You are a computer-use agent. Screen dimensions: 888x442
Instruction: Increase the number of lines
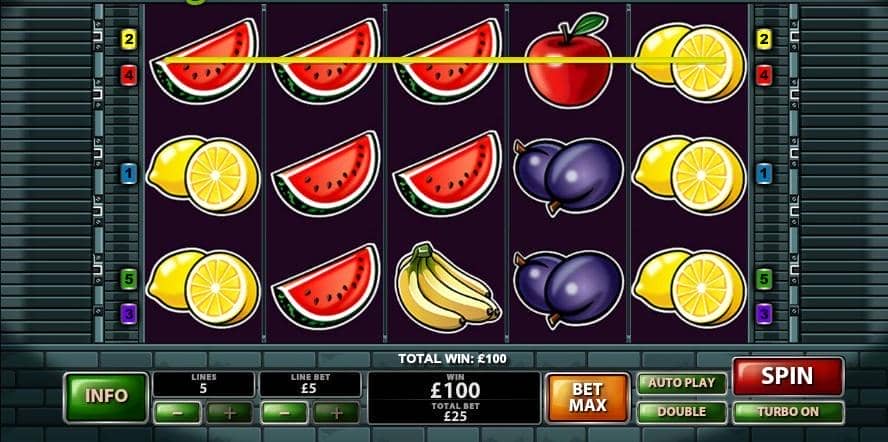pos(230,412)
